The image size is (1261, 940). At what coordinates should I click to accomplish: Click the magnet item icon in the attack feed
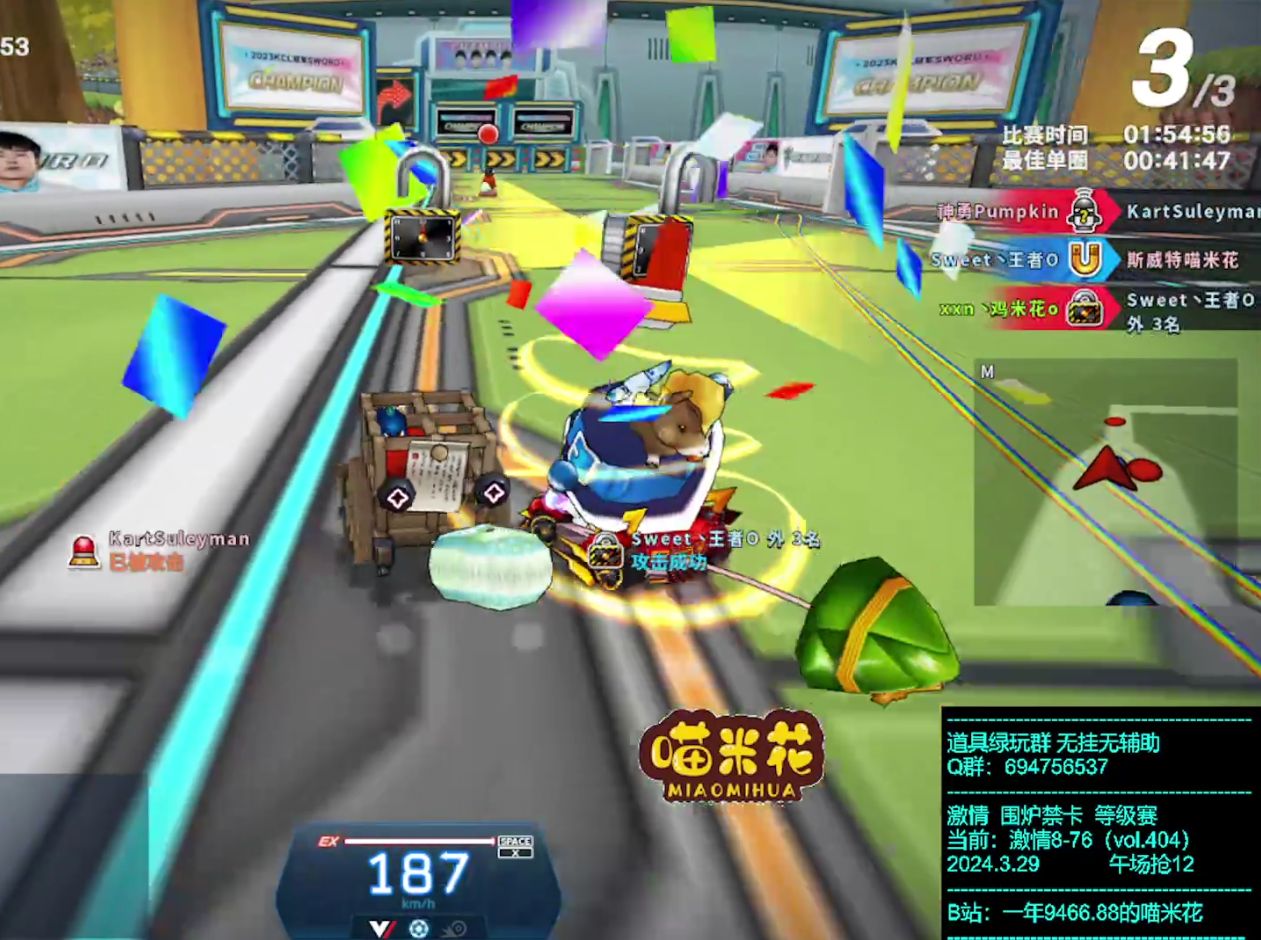pyautogui.click(x=1083, y=260)
